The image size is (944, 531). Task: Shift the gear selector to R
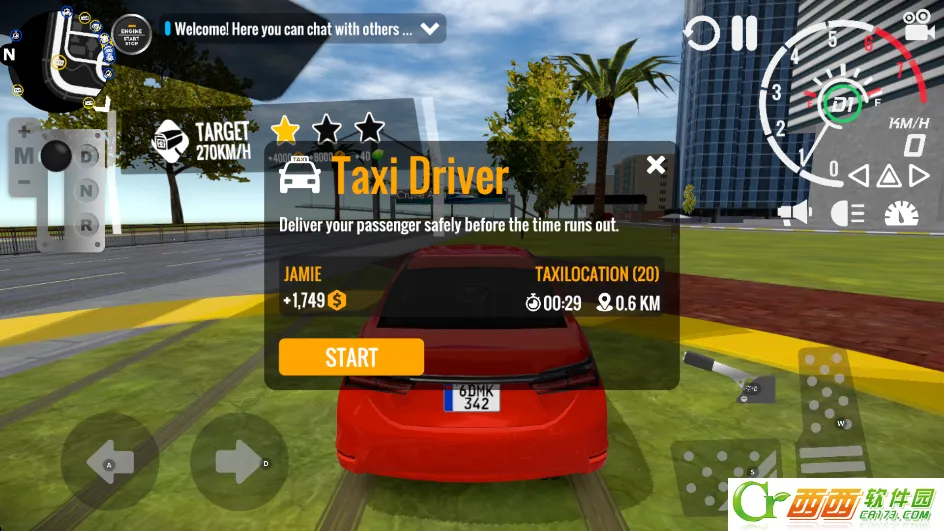pyautogui.click(x=88, y=225)
